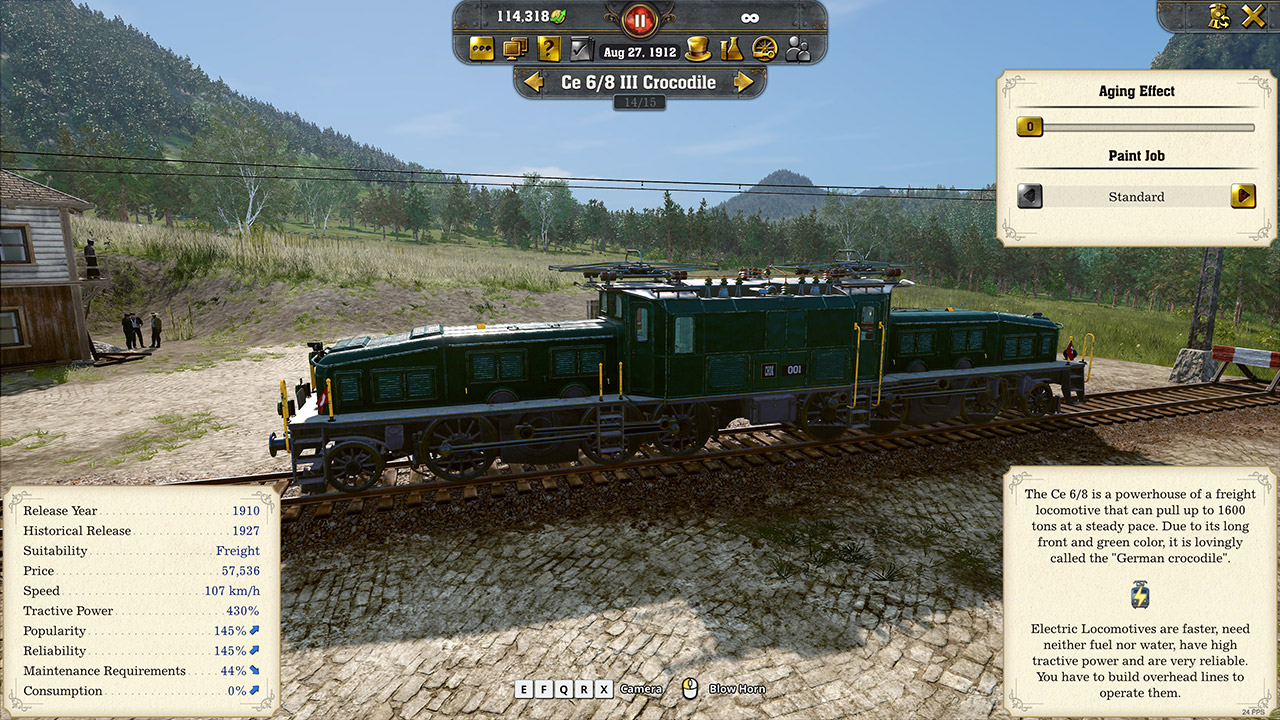Select the previous Paint Job option
Image resolution: width=1280 pixels, height=720 pixels.
[x=1030, y=196]
